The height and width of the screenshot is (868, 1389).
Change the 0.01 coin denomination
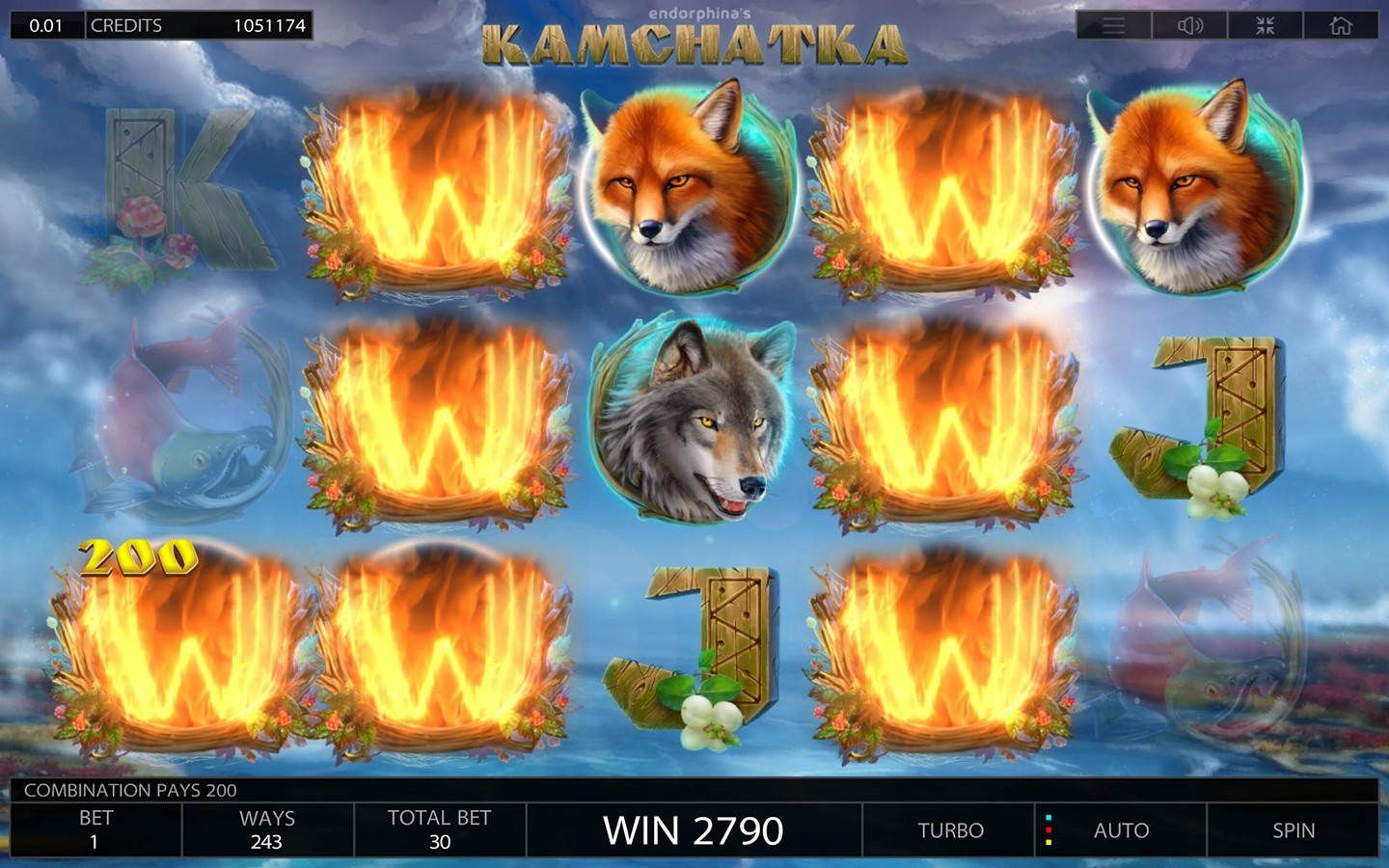46,26
